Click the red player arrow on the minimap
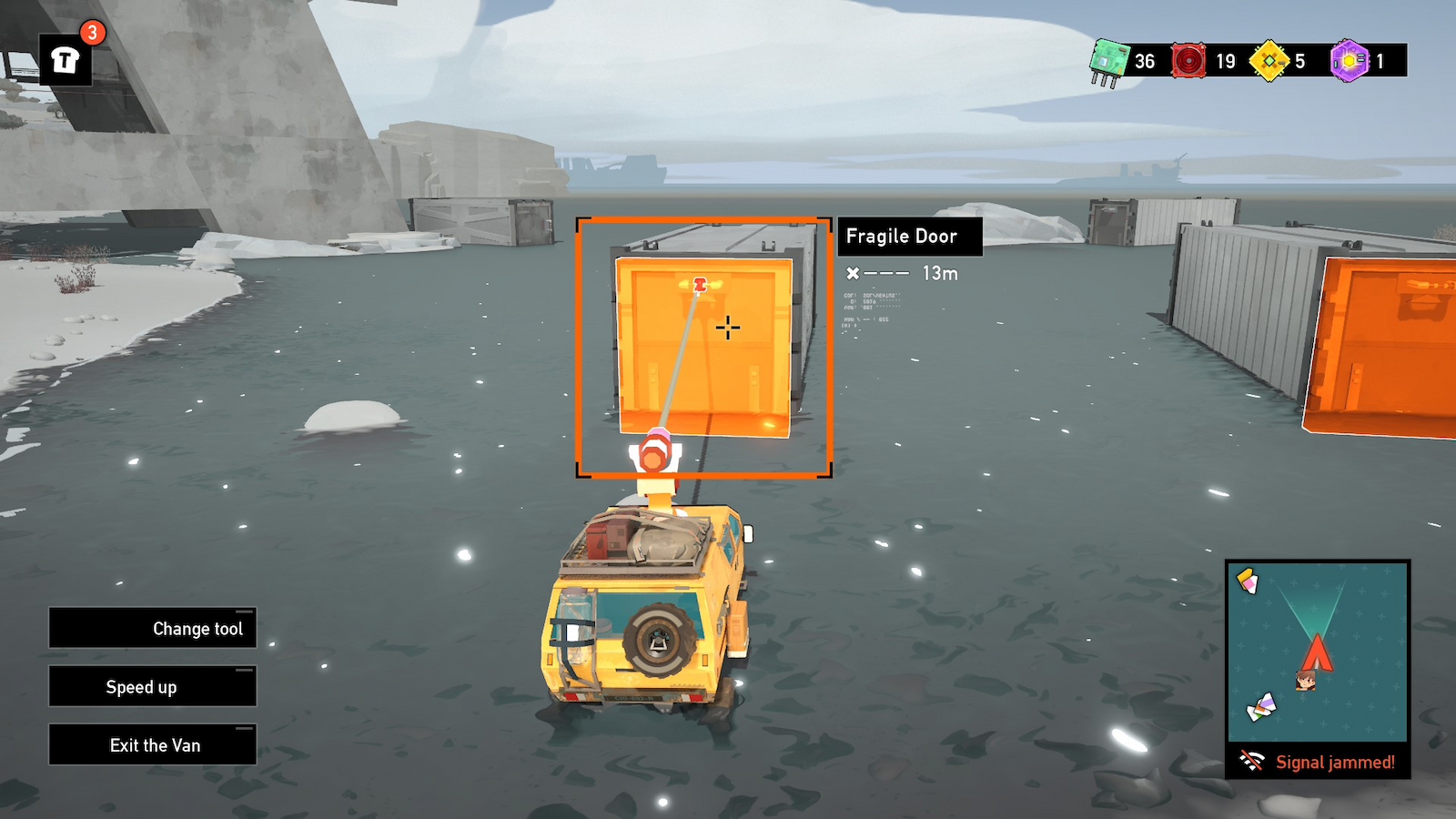This screenshot has height=819, width=1456. tap(1318, 652)
